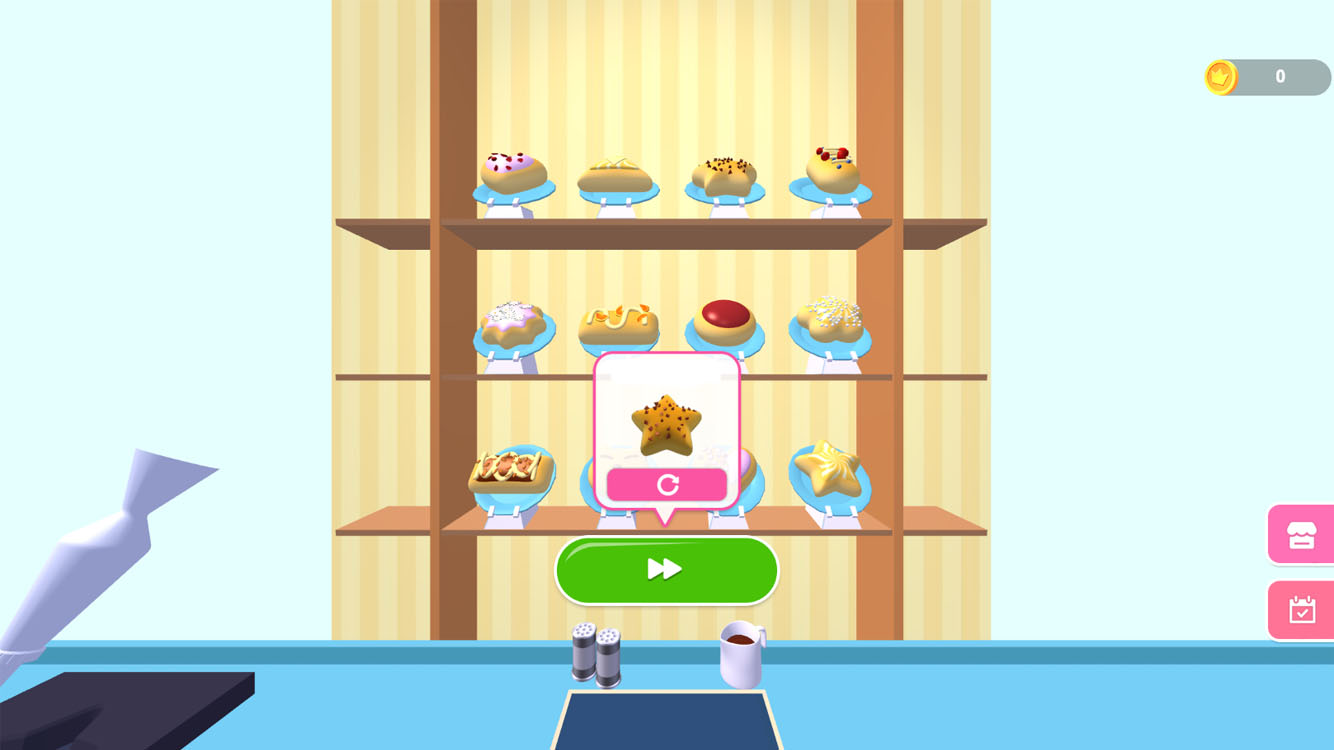
Task: Pick the purple sprinkled donut on the middle shelf
Action: click(513, 322)
